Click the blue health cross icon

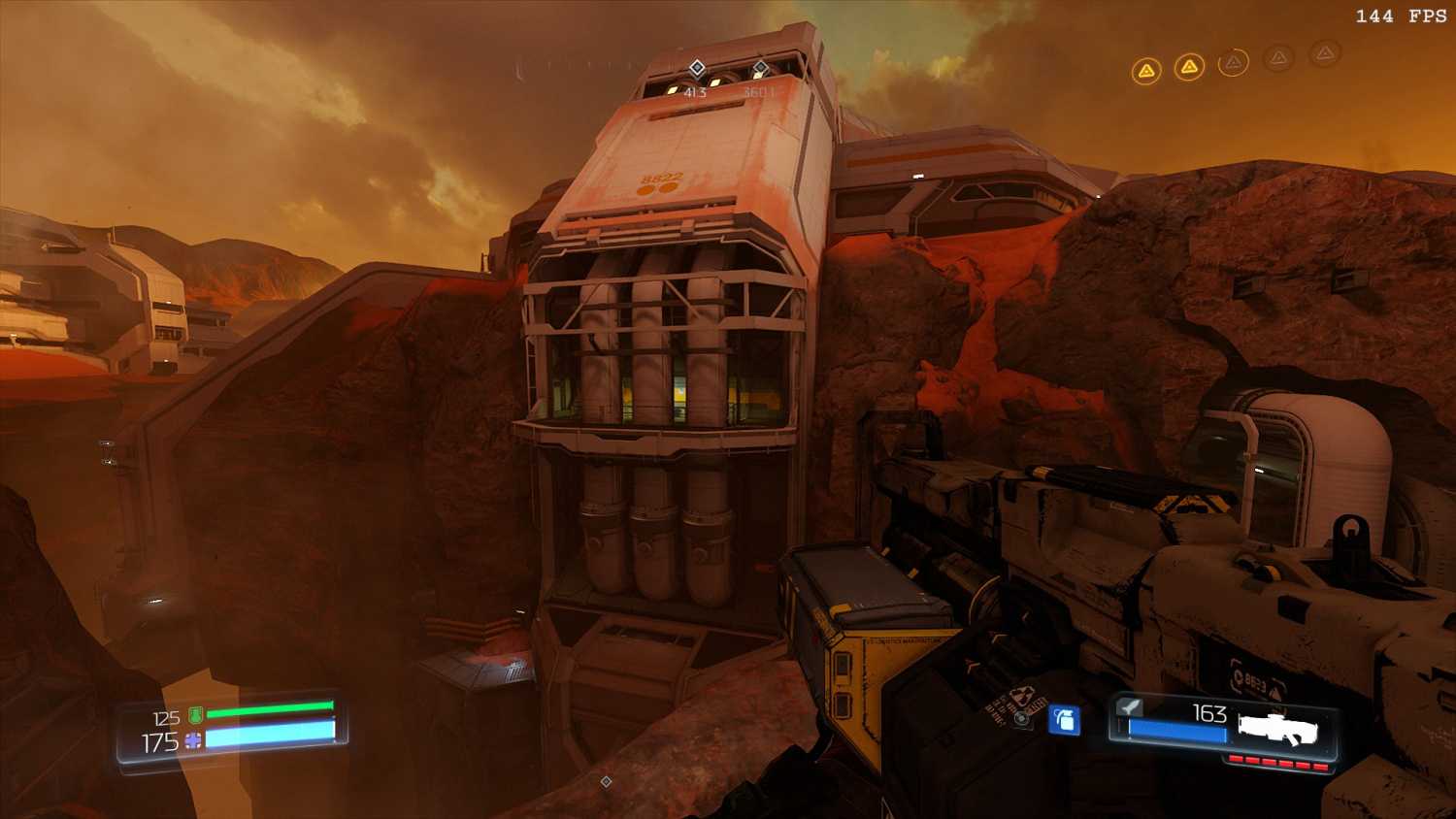click(x=193, y=741)
